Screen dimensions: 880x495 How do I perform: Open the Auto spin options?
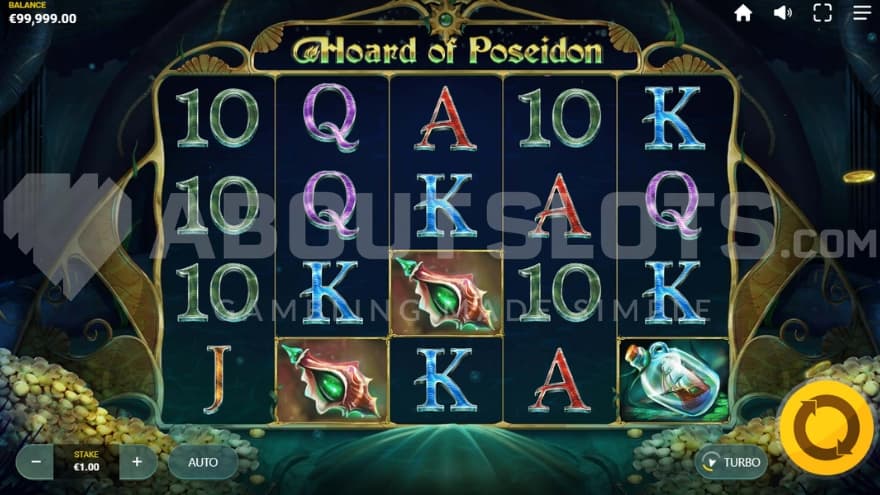[203, 462]
